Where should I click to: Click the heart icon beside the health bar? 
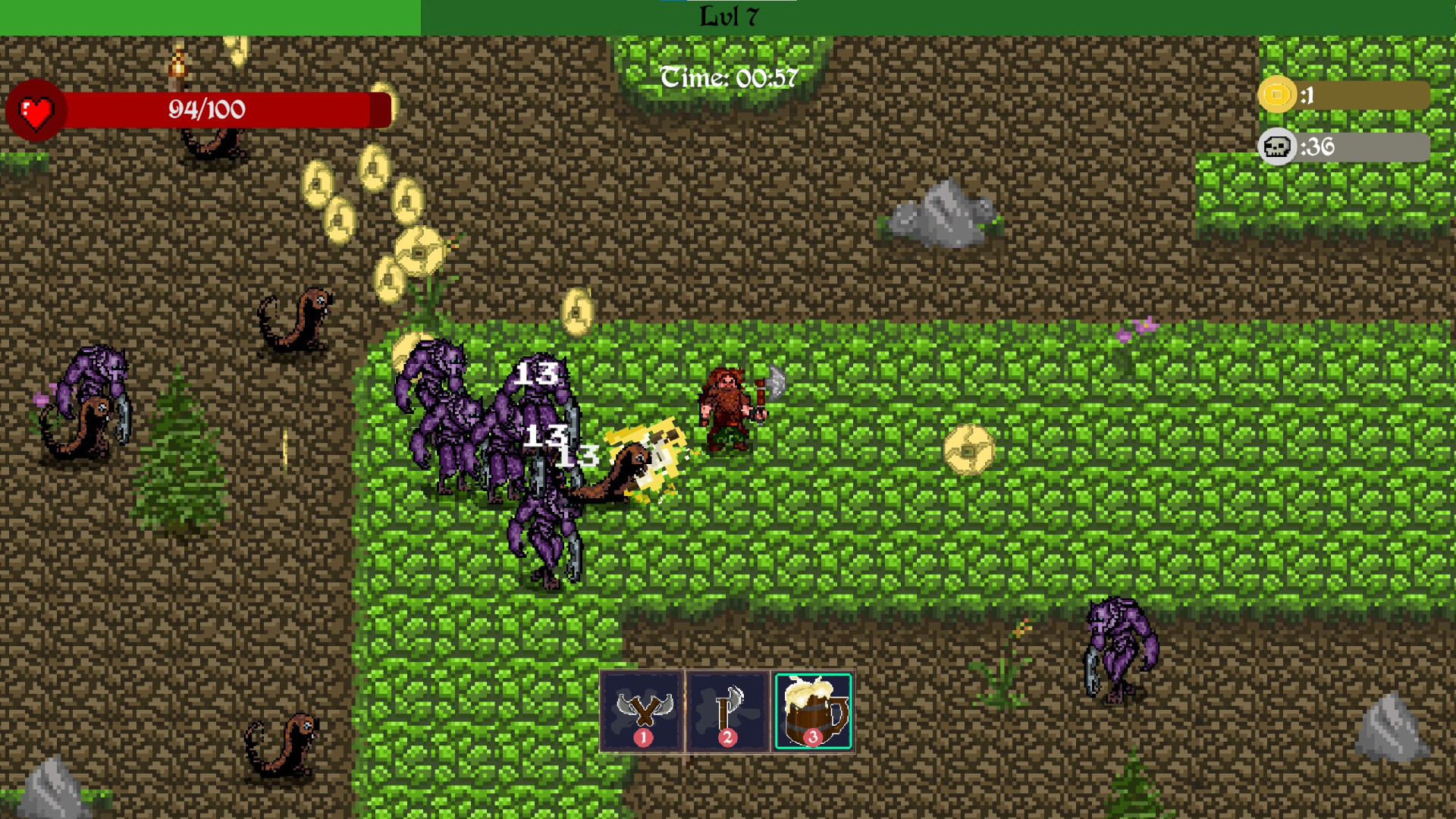(35, 111)
